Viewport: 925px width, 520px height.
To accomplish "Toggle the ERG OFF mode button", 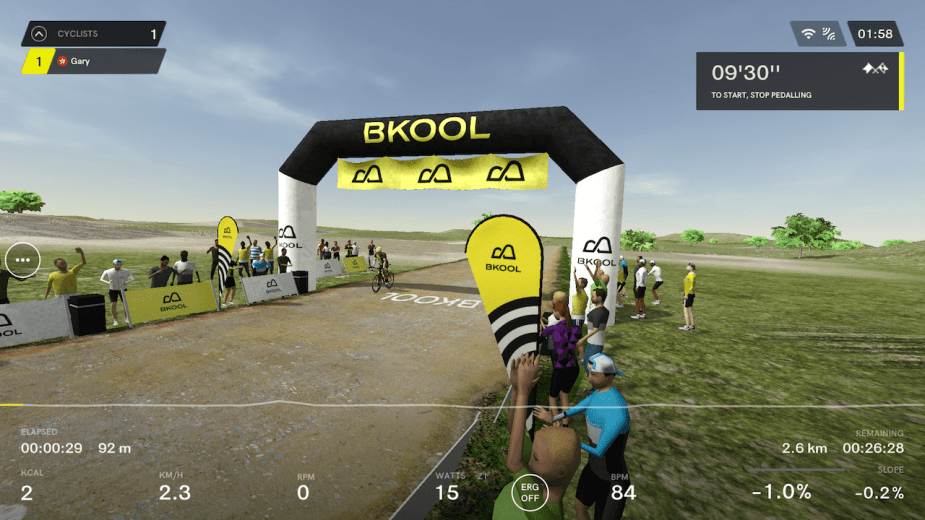I will point(530,492).
